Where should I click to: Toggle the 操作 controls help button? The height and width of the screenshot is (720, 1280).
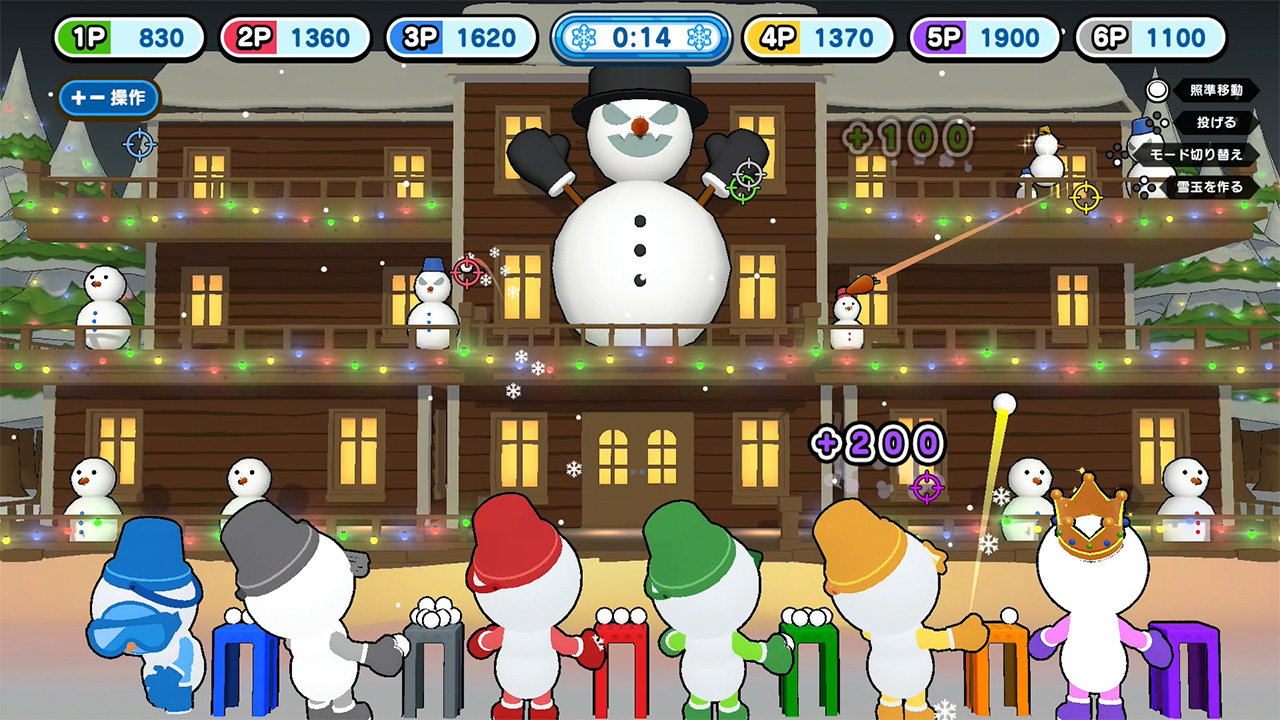[x=109, y=98]
